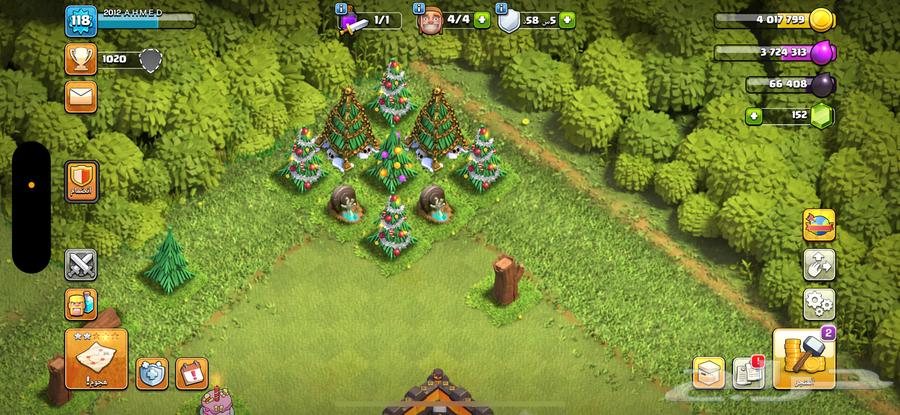View trophy league details
The image size is (900, 415).
(x=80, y=59)
